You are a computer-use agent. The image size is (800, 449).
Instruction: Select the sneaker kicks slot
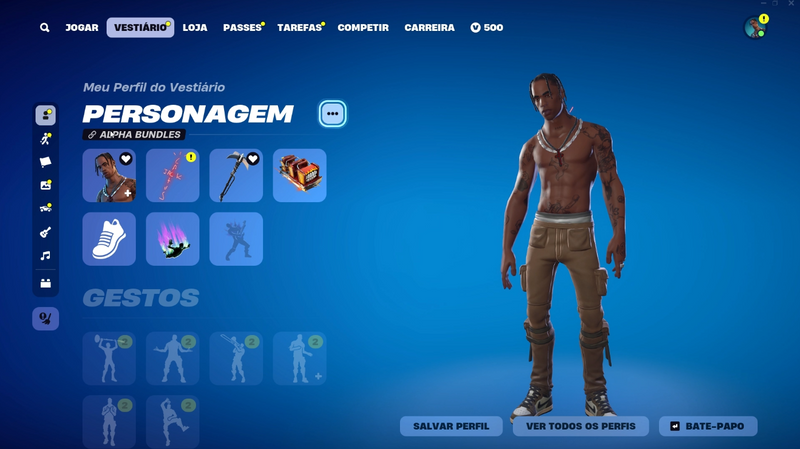coord(109,239)
